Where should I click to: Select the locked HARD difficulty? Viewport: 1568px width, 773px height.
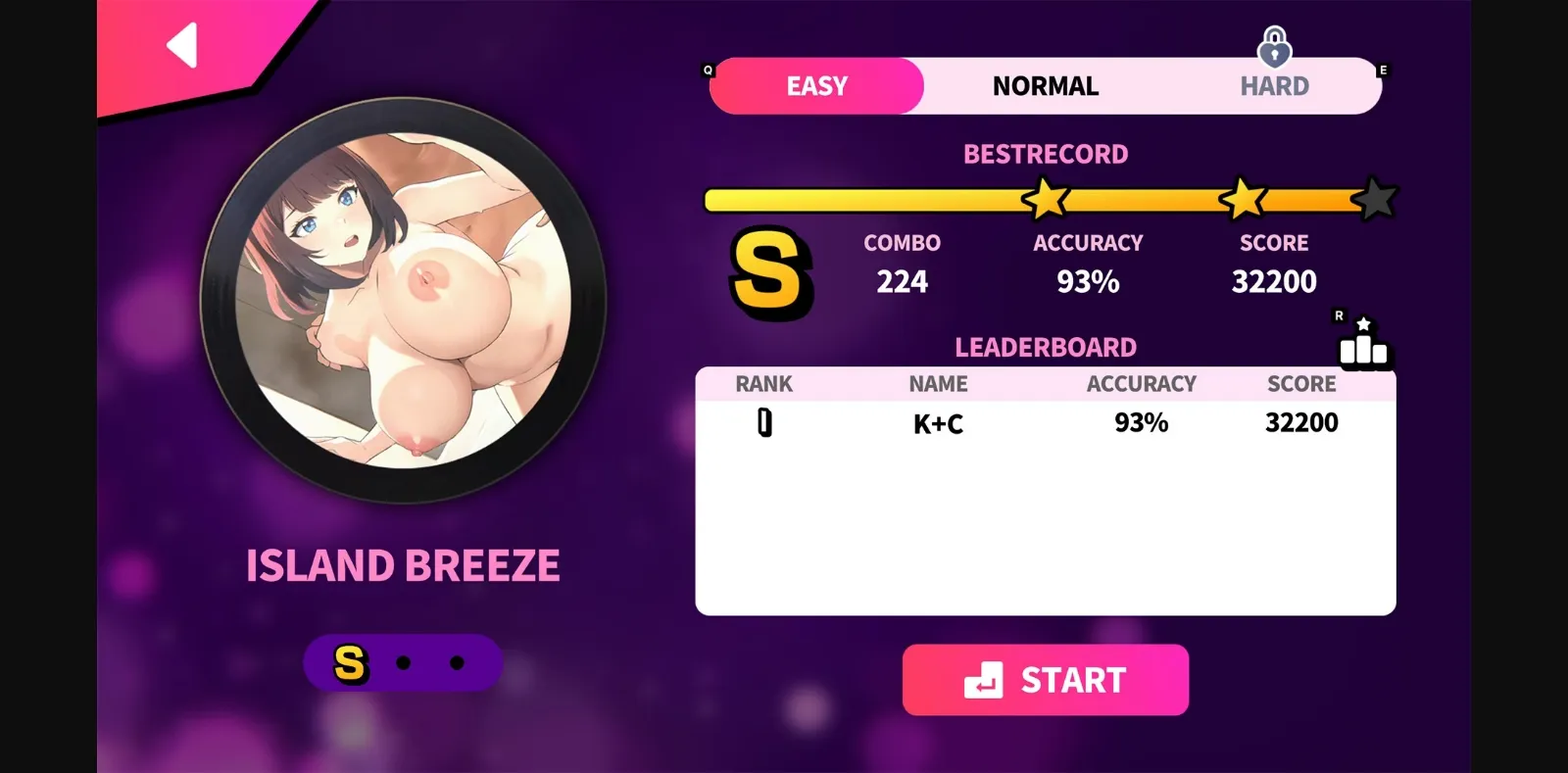click(1273, 86)
